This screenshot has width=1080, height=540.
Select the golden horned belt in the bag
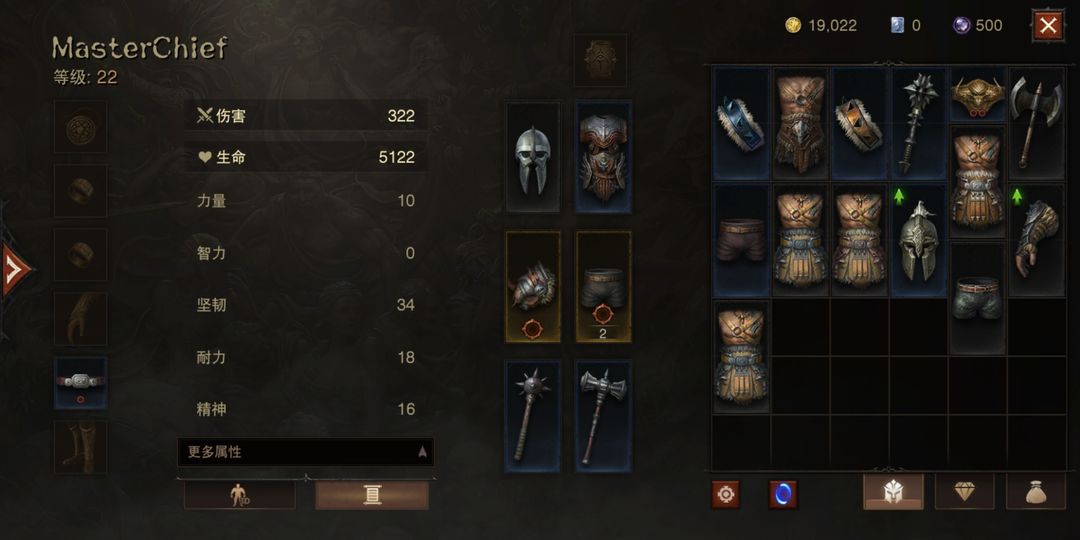977,95
